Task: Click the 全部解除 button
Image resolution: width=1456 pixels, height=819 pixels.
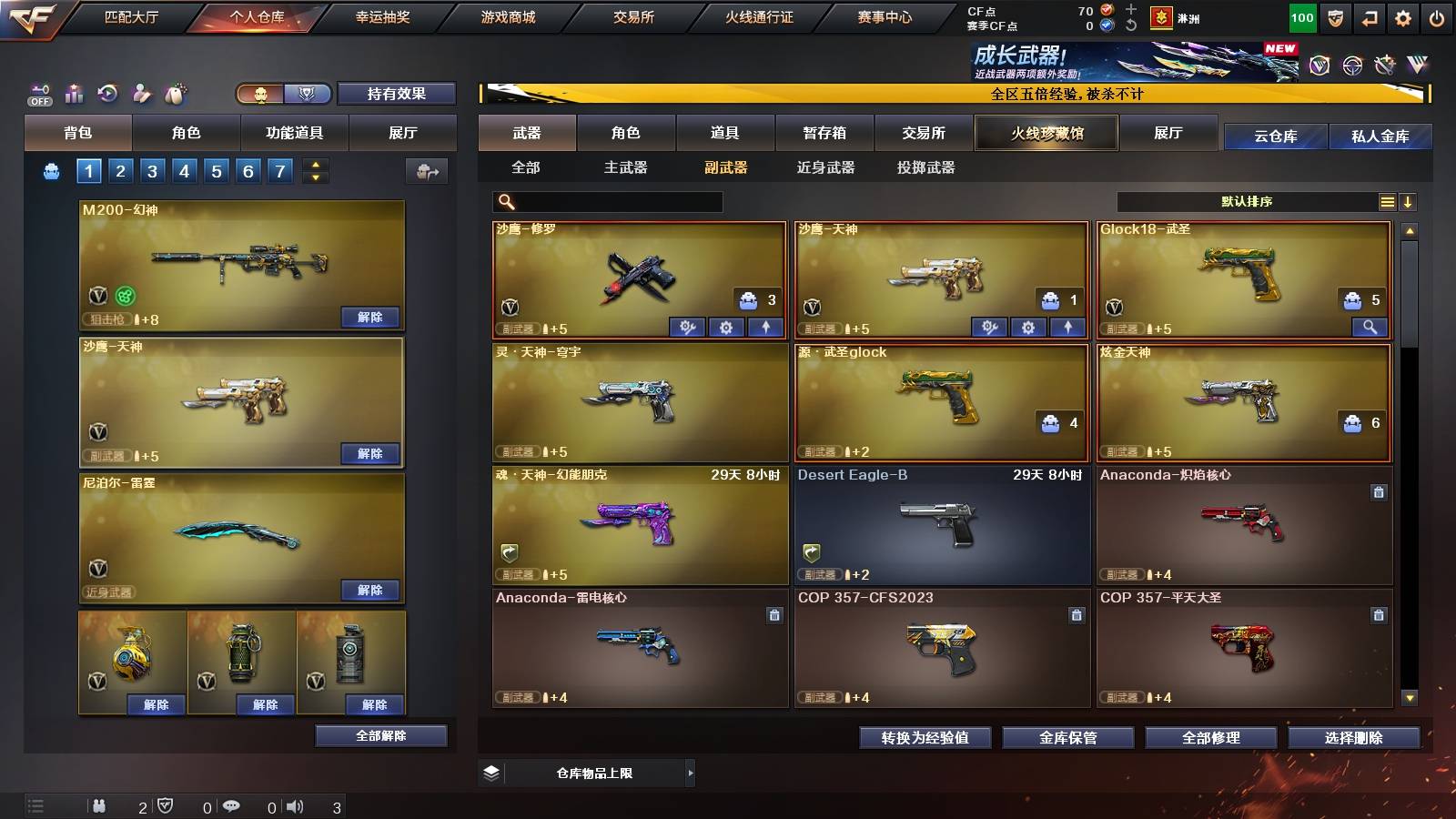Action: pyautogui.click(x=379, y=735)
